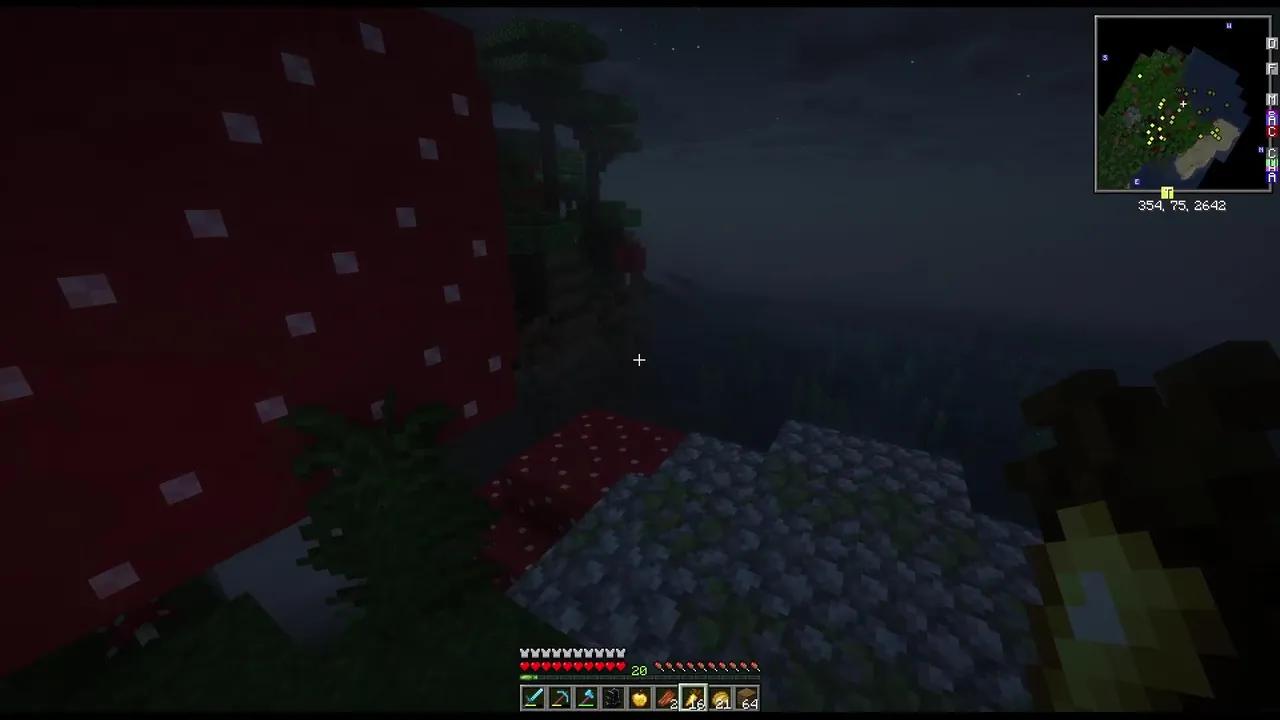The width and height of the screenshot is (1280, 720).
Task: Click the coordinate readout 354, 75, 2642
Action: 1182,205
